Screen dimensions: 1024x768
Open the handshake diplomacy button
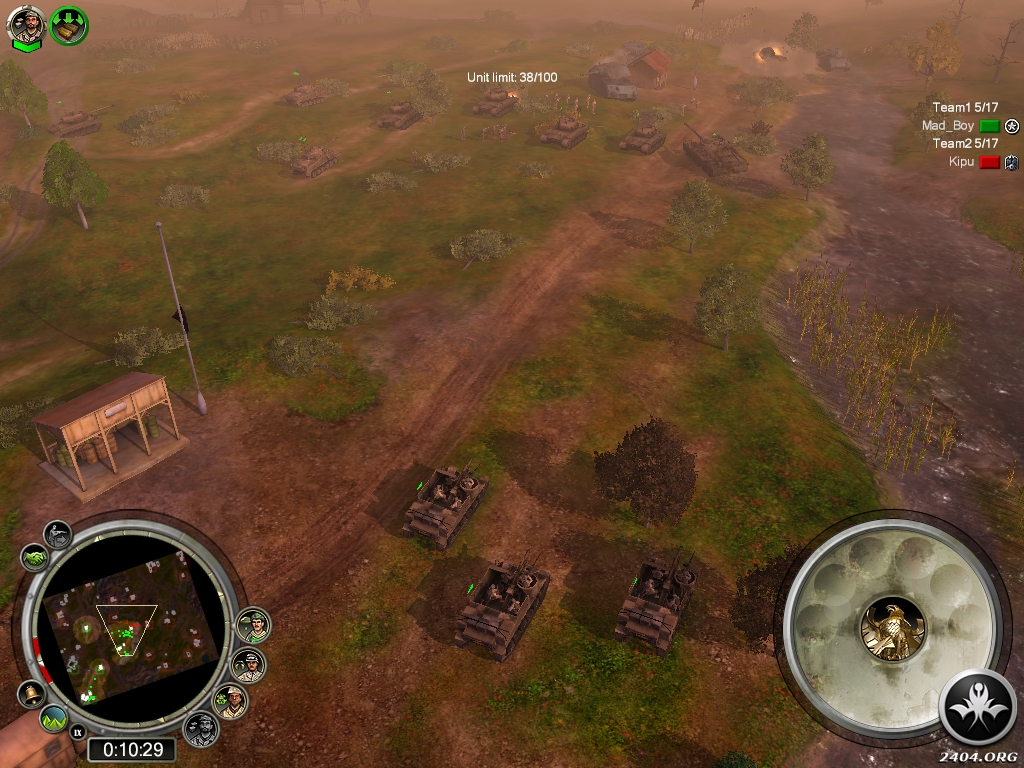[33, 556]
